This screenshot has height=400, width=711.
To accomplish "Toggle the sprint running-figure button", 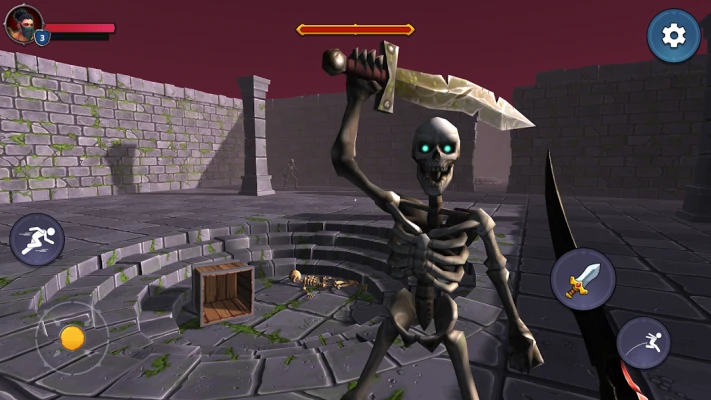I will pos(37,240).
